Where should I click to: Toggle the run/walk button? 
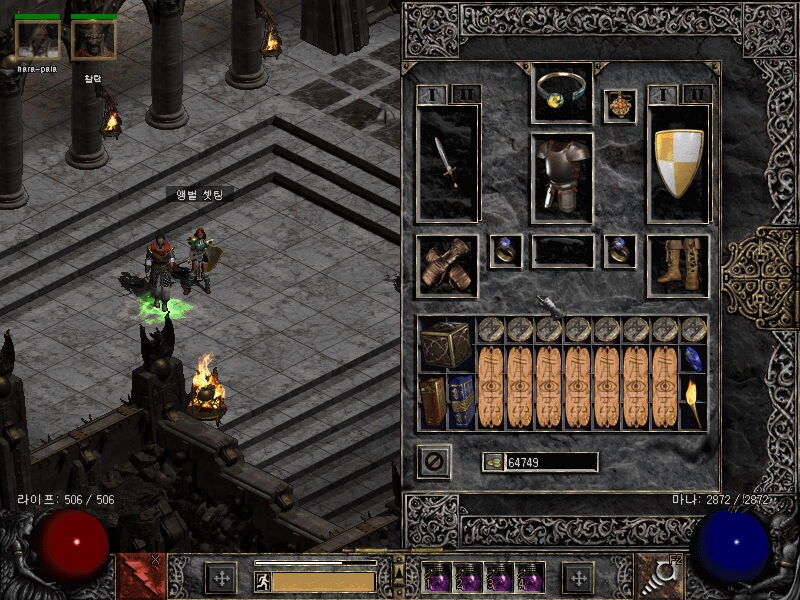point(262,581)
